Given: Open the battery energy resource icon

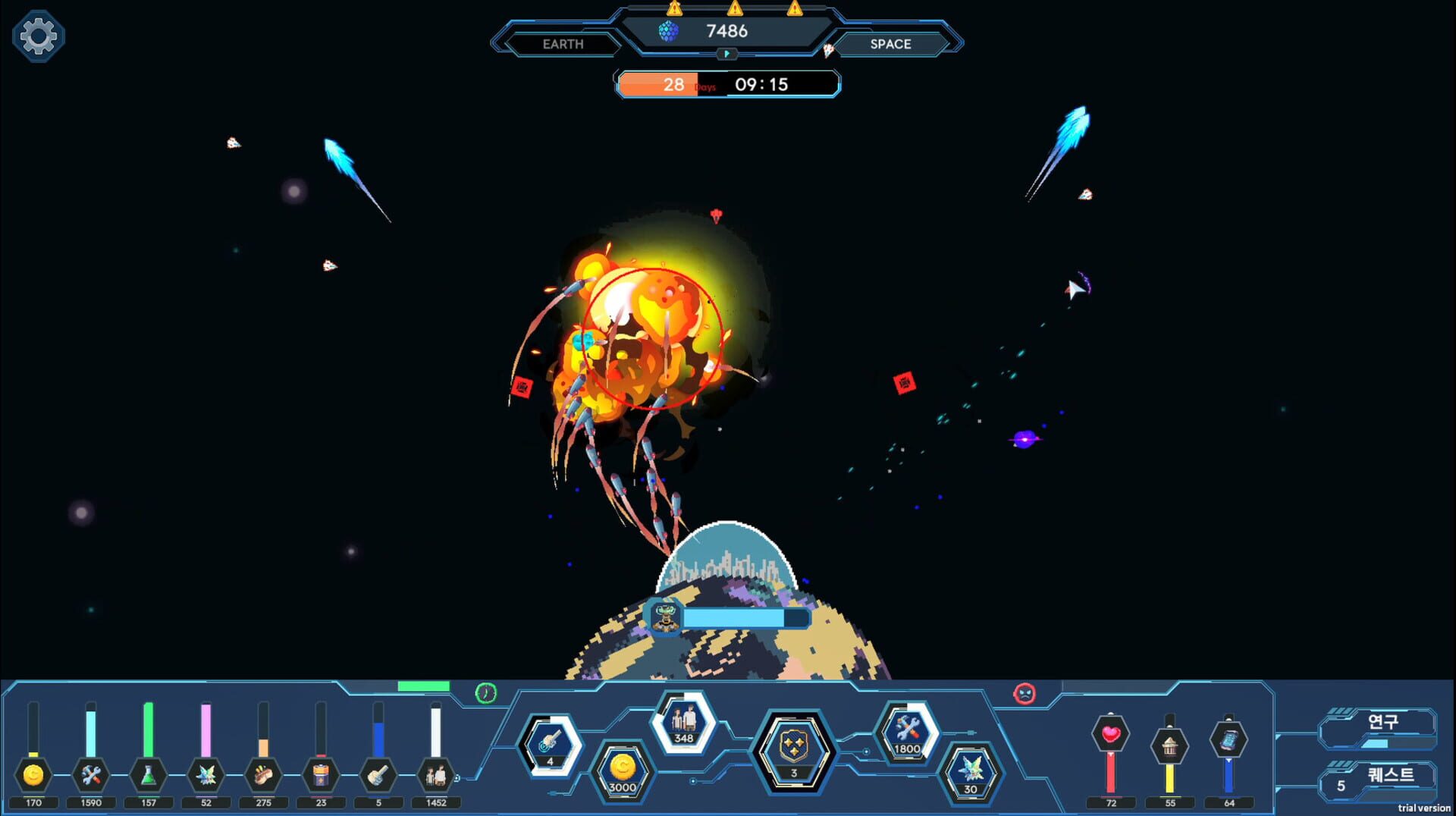Looking at the screenshot, I should [319, 774].
